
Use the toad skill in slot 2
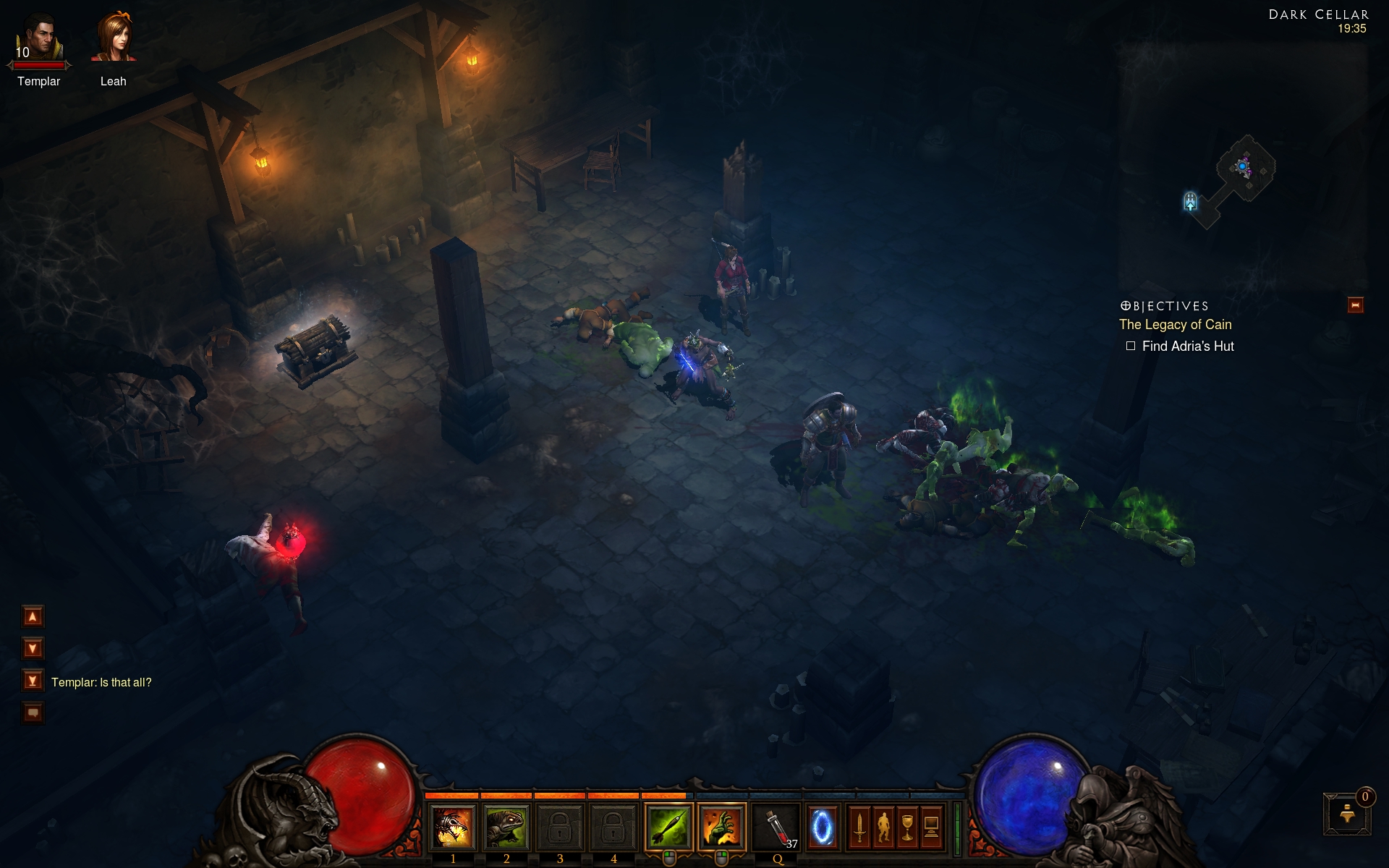(x=506, y=827)
